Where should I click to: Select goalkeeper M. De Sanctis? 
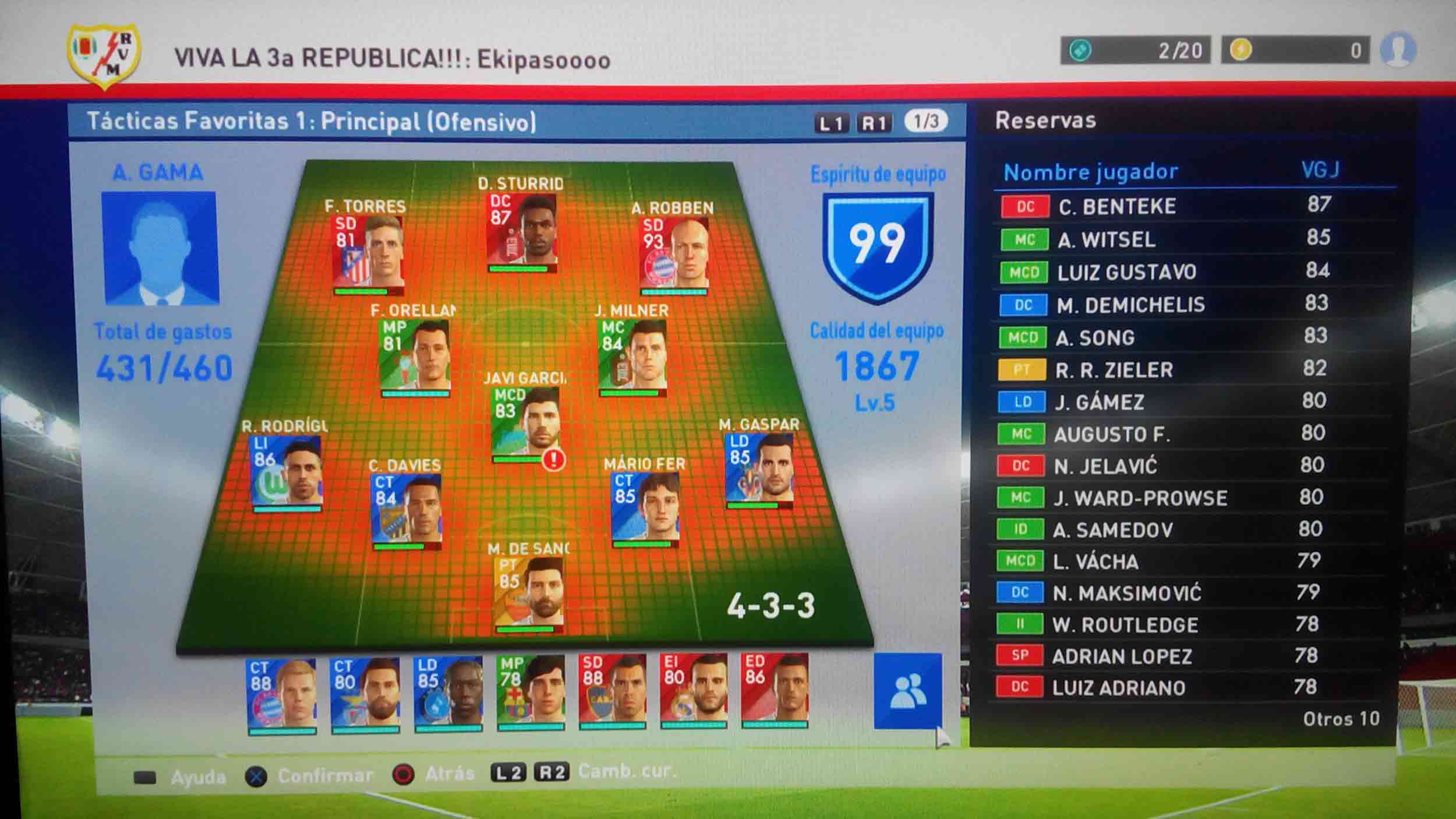pyautogui.click(x=530, y=595)
